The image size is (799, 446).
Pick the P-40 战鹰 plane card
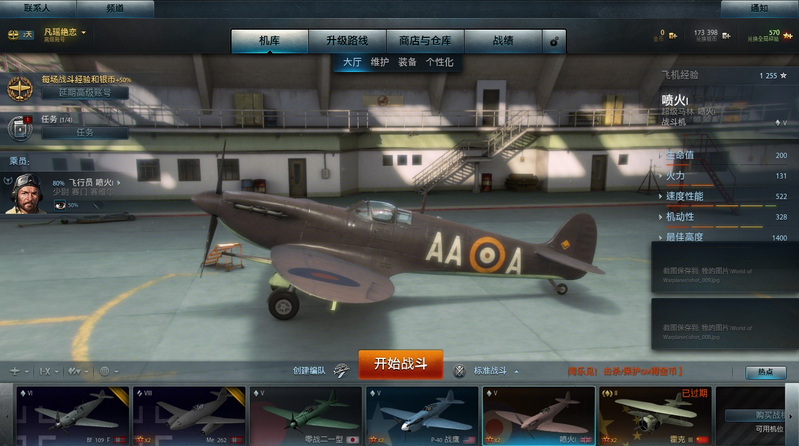[x=422, y=414]
